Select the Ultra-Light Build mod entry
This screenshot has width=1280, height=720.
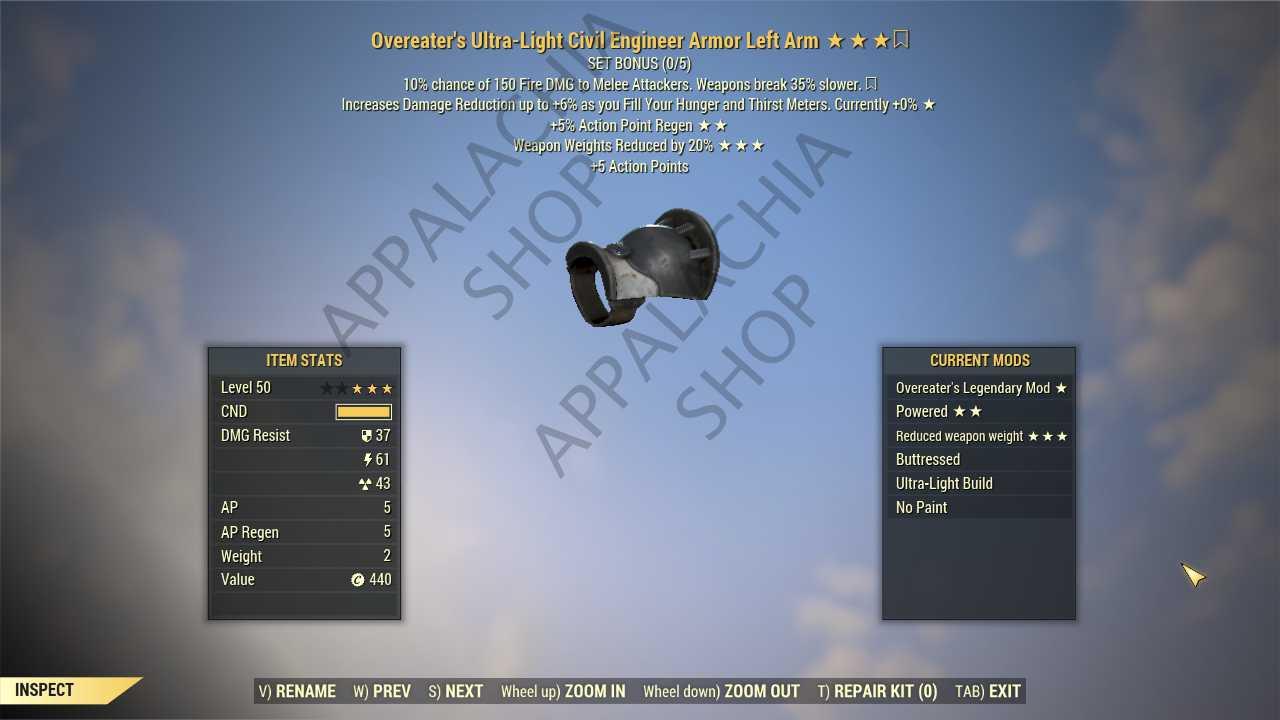click(979, 484)
